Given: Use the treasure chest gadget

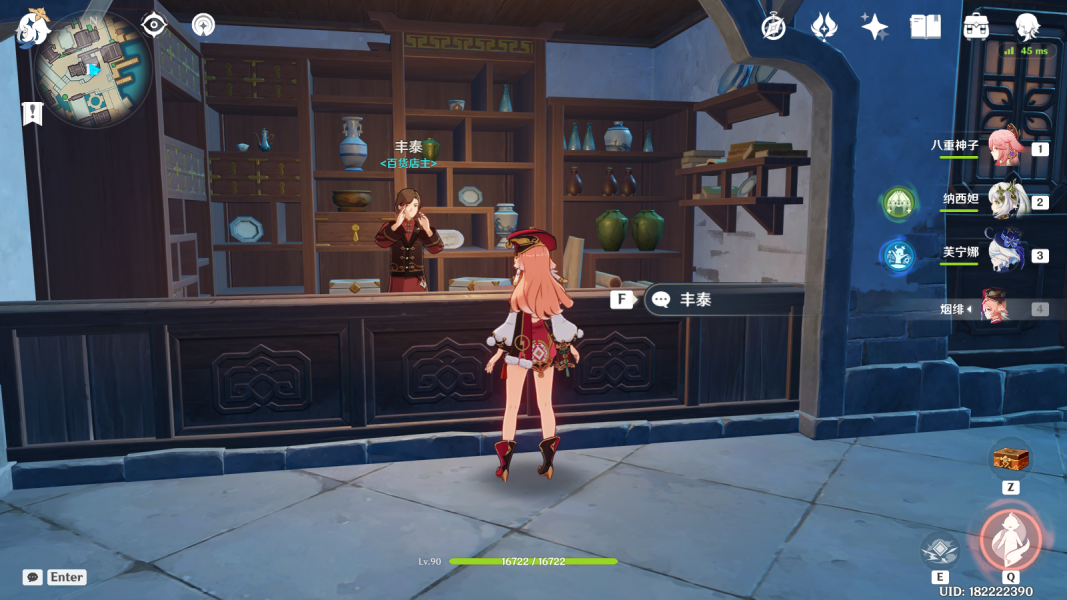Looking at the screenshot, I should click(x=1010, y=459).
